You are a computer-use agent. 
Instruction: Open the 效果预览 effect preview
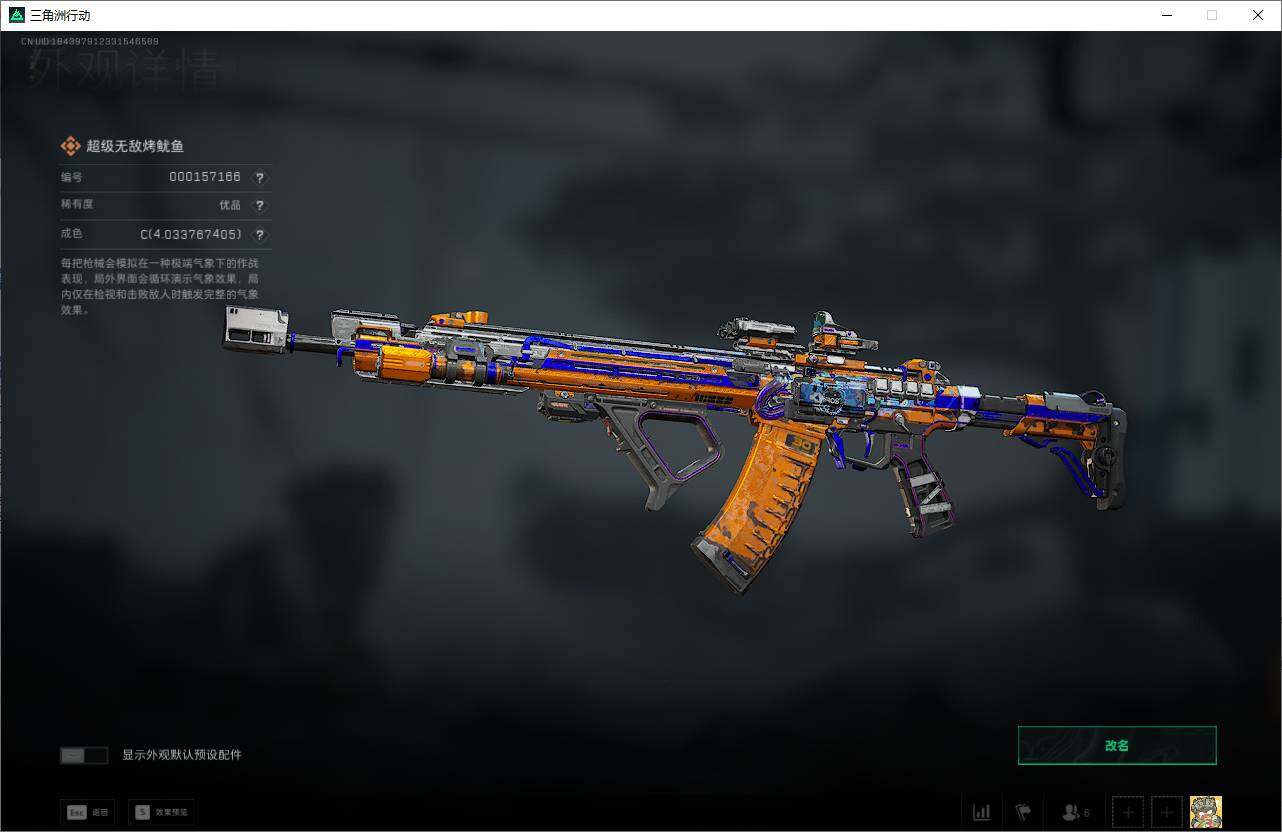pyautogui.click(x=161, y=812)
